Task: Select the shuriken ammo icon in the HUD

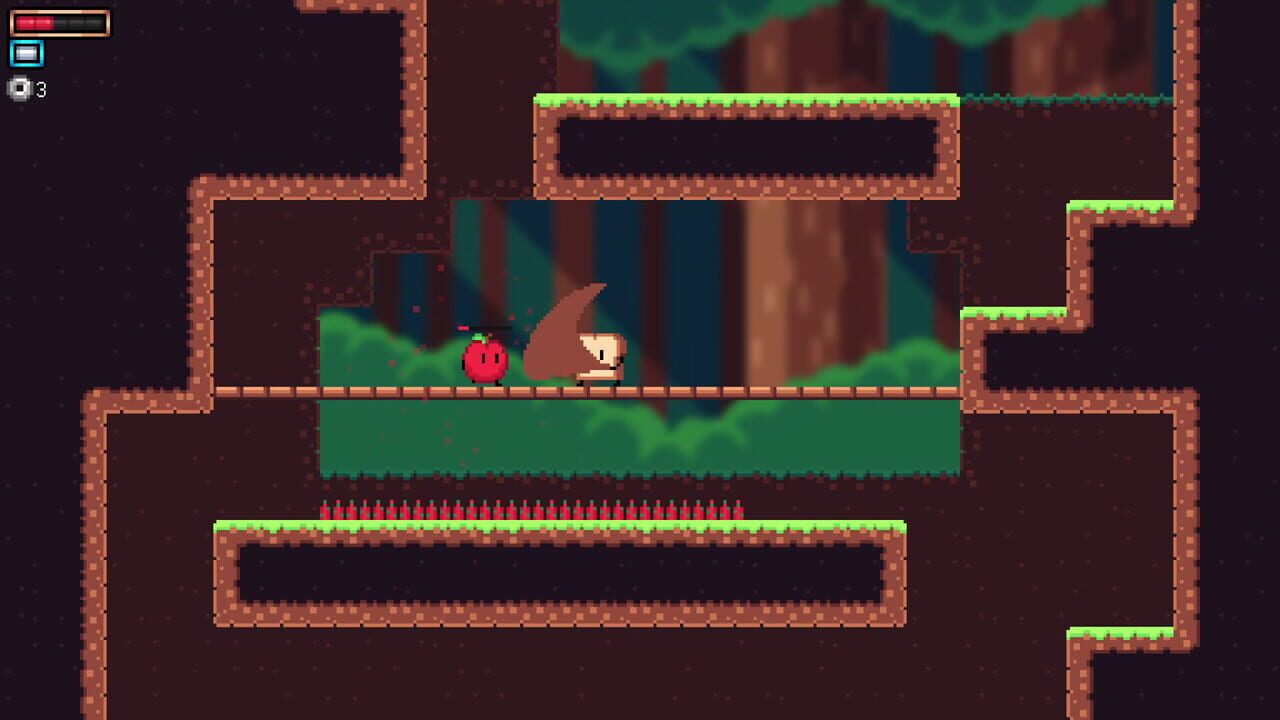Action: 21,91
